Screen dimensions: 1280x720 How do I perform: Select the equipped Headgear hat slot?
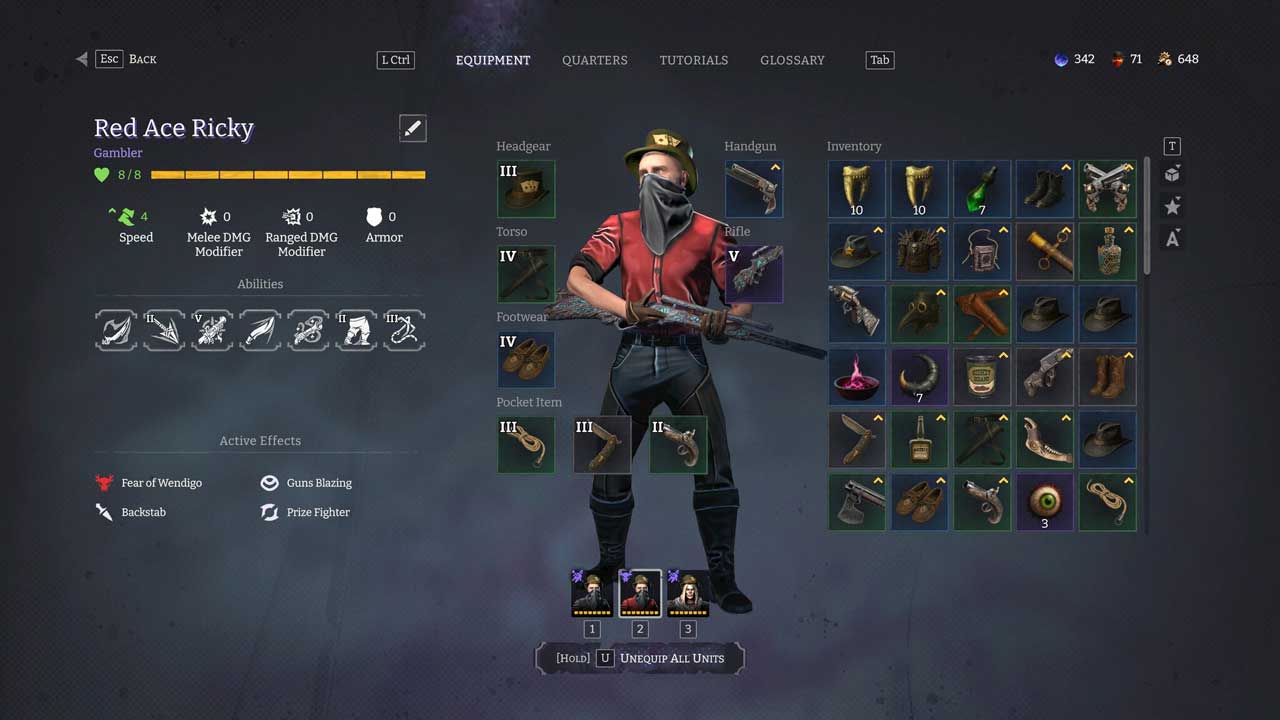point(526,189)
